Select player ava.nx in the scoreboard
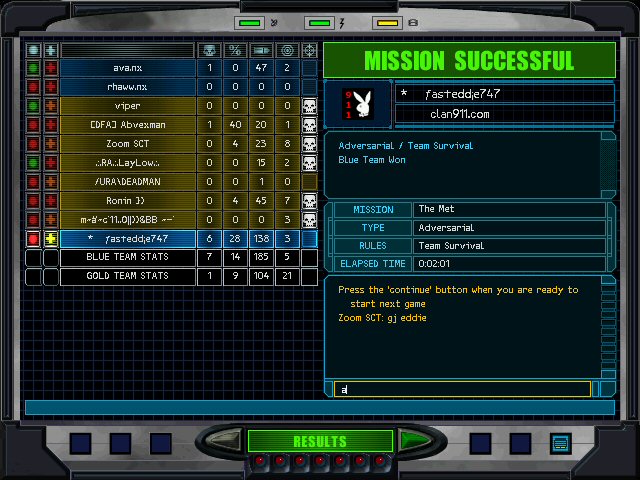 (127, 68)
